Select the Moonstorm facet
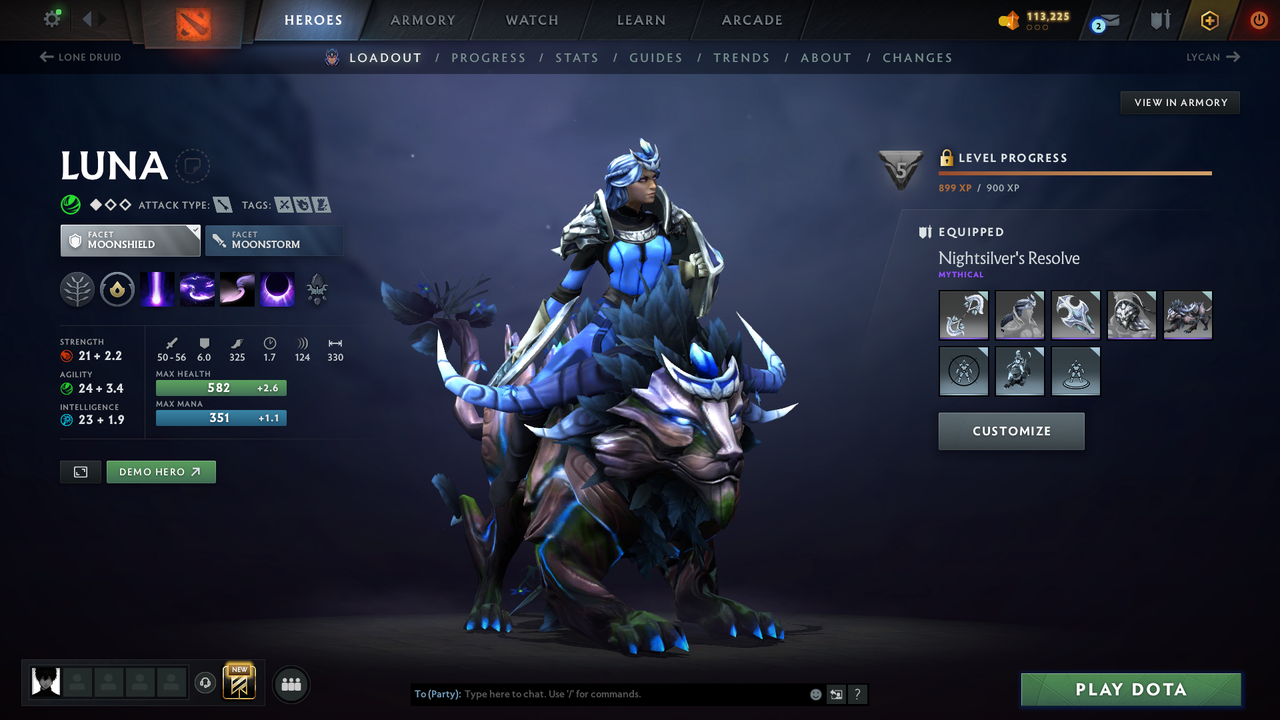 tap(274, 240)
